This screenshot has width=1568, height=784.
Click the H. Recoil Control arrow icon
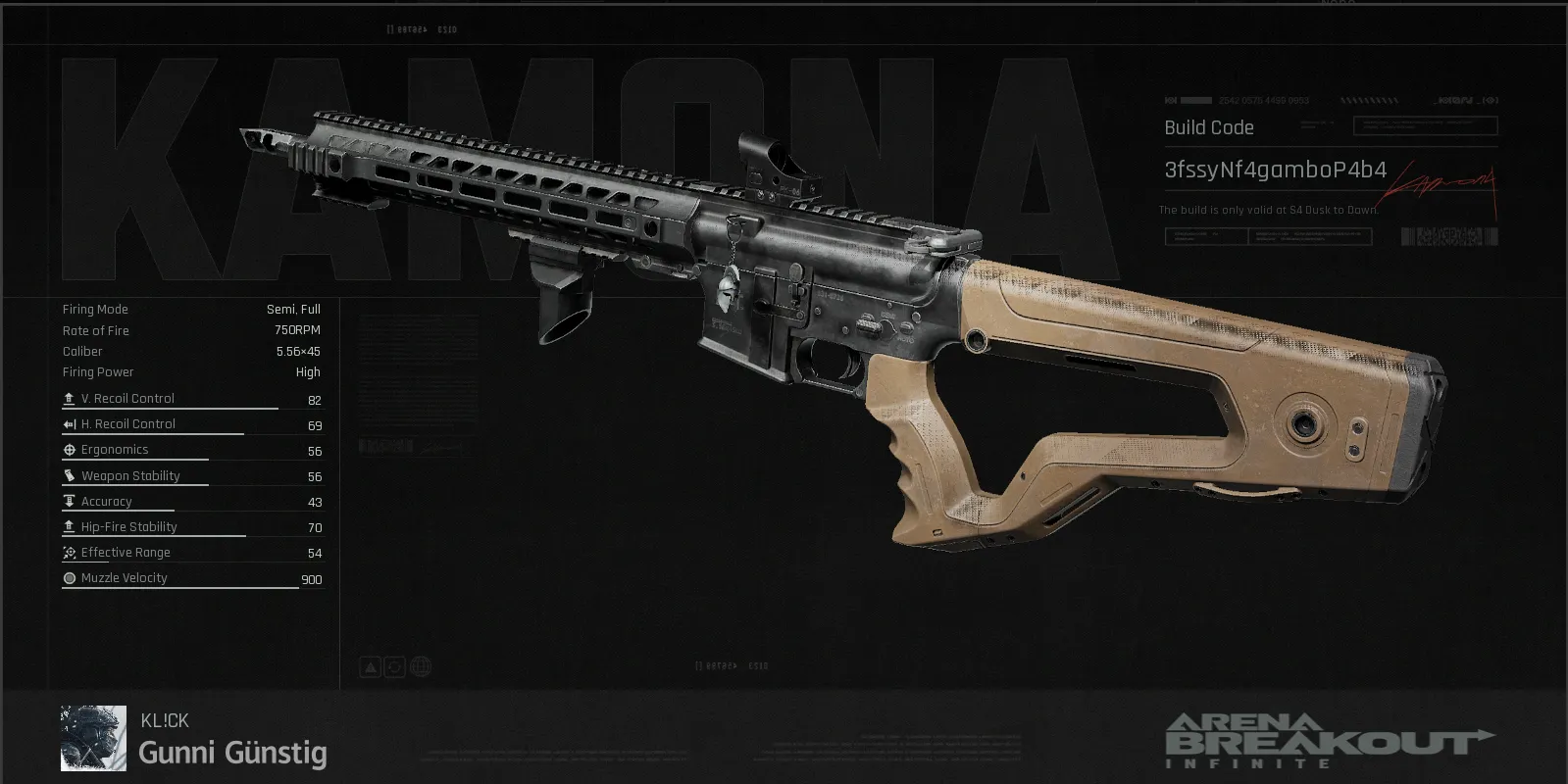pos(69,423)
